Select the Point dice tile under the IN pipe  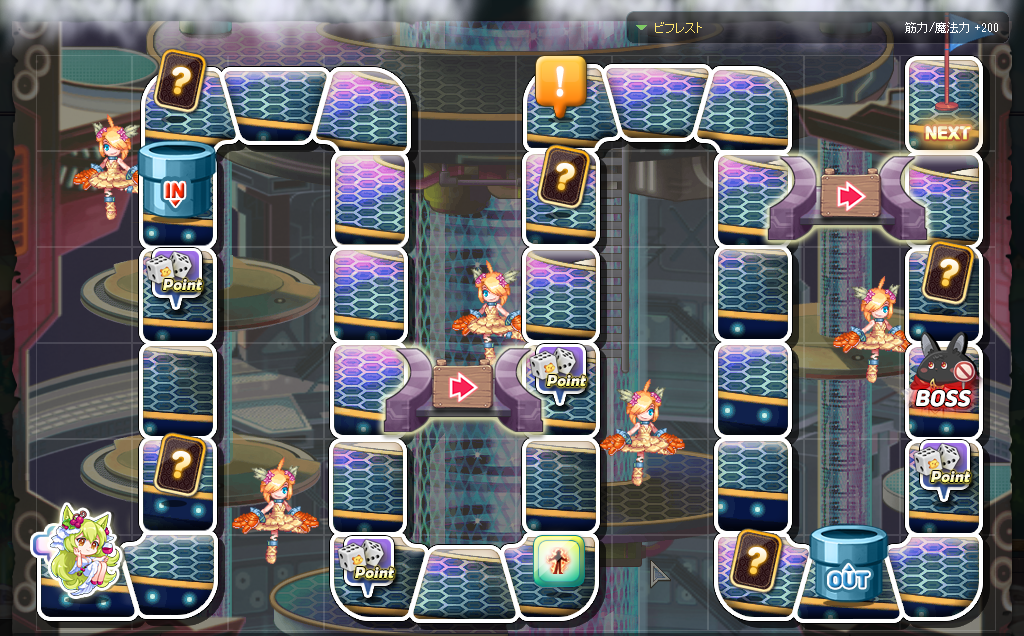click(x=175, y=276)
